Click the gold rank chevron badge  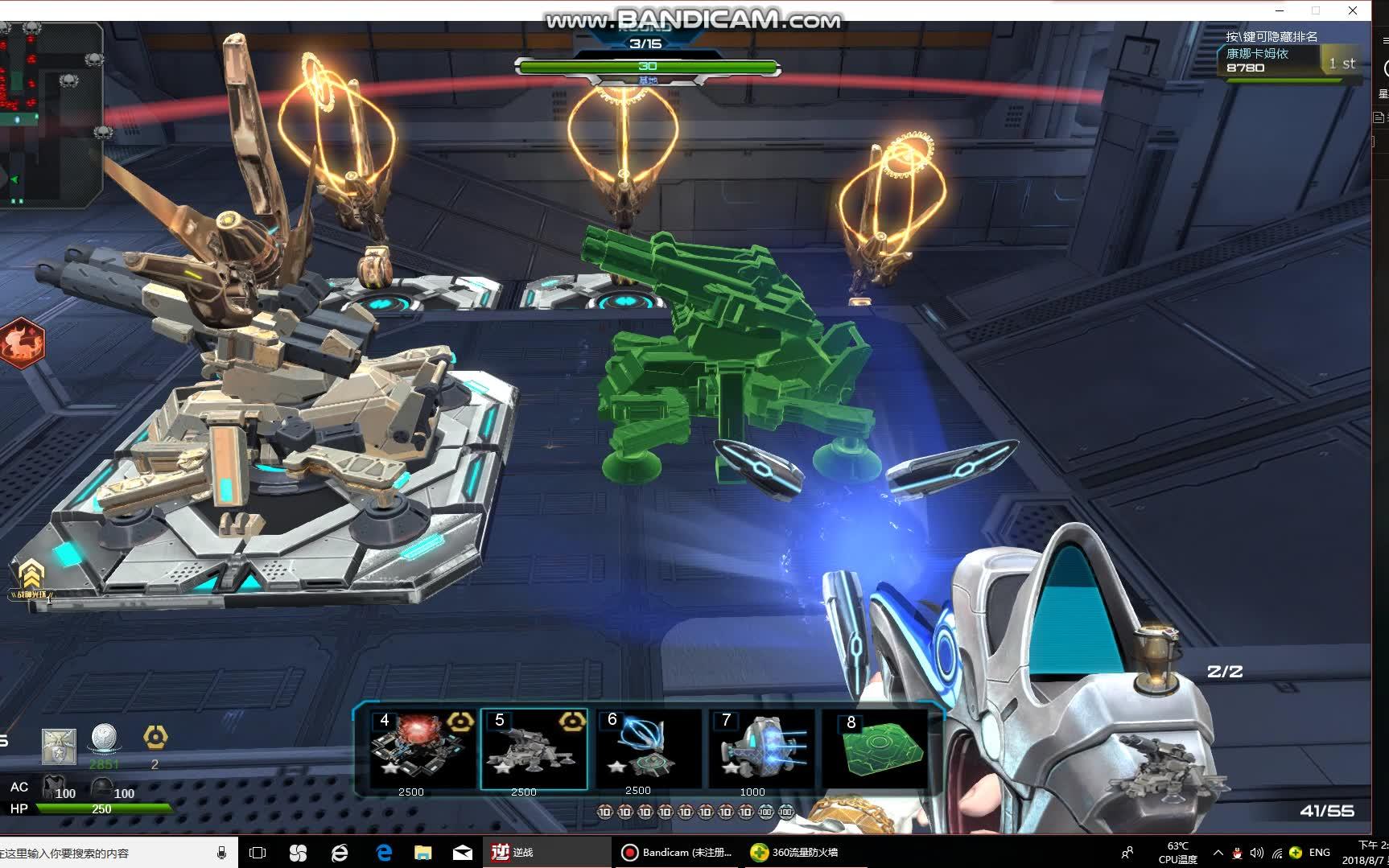31,574
